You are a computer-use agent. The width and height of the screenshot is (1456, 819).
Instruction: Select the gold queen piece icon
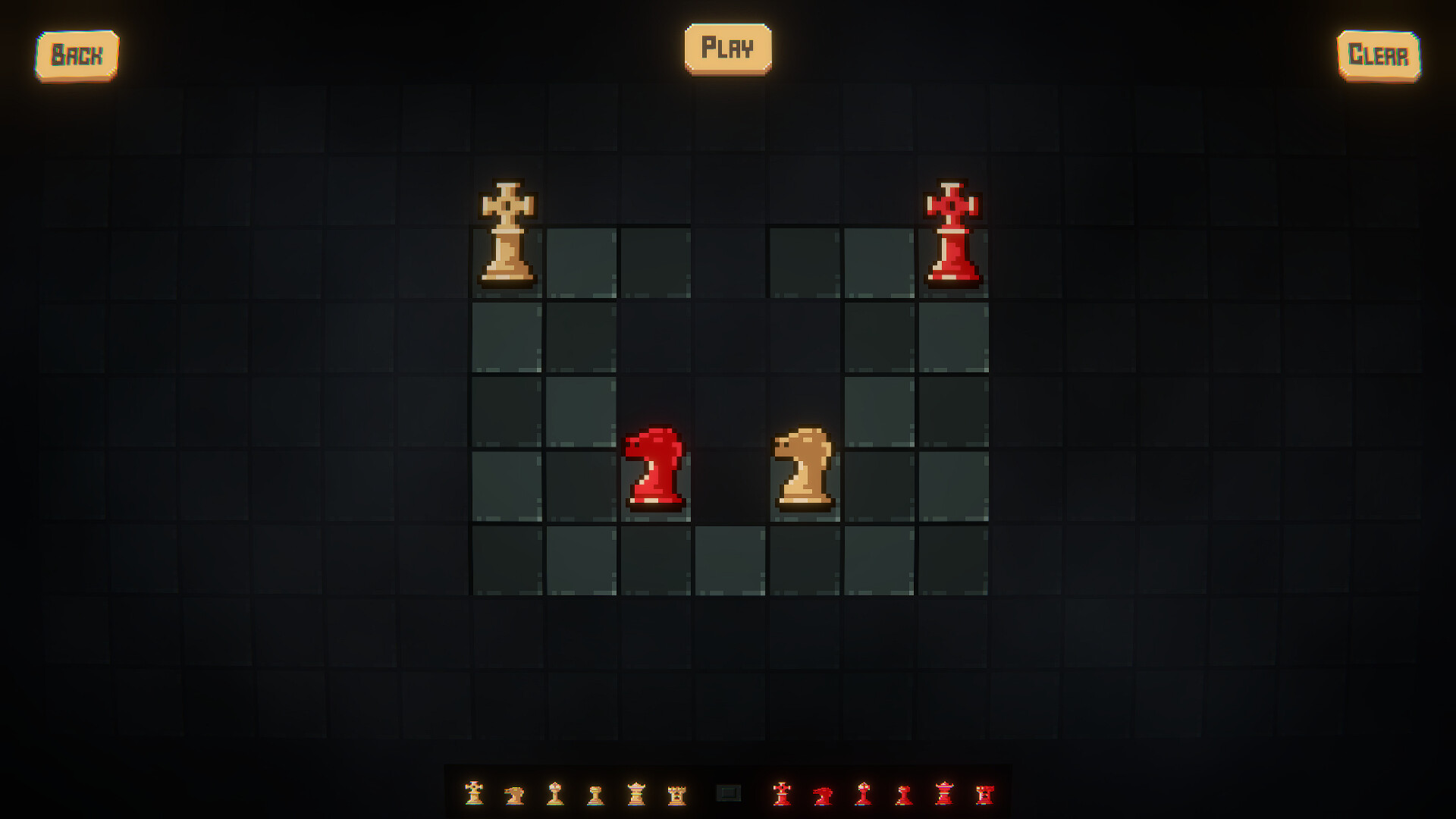636,795
